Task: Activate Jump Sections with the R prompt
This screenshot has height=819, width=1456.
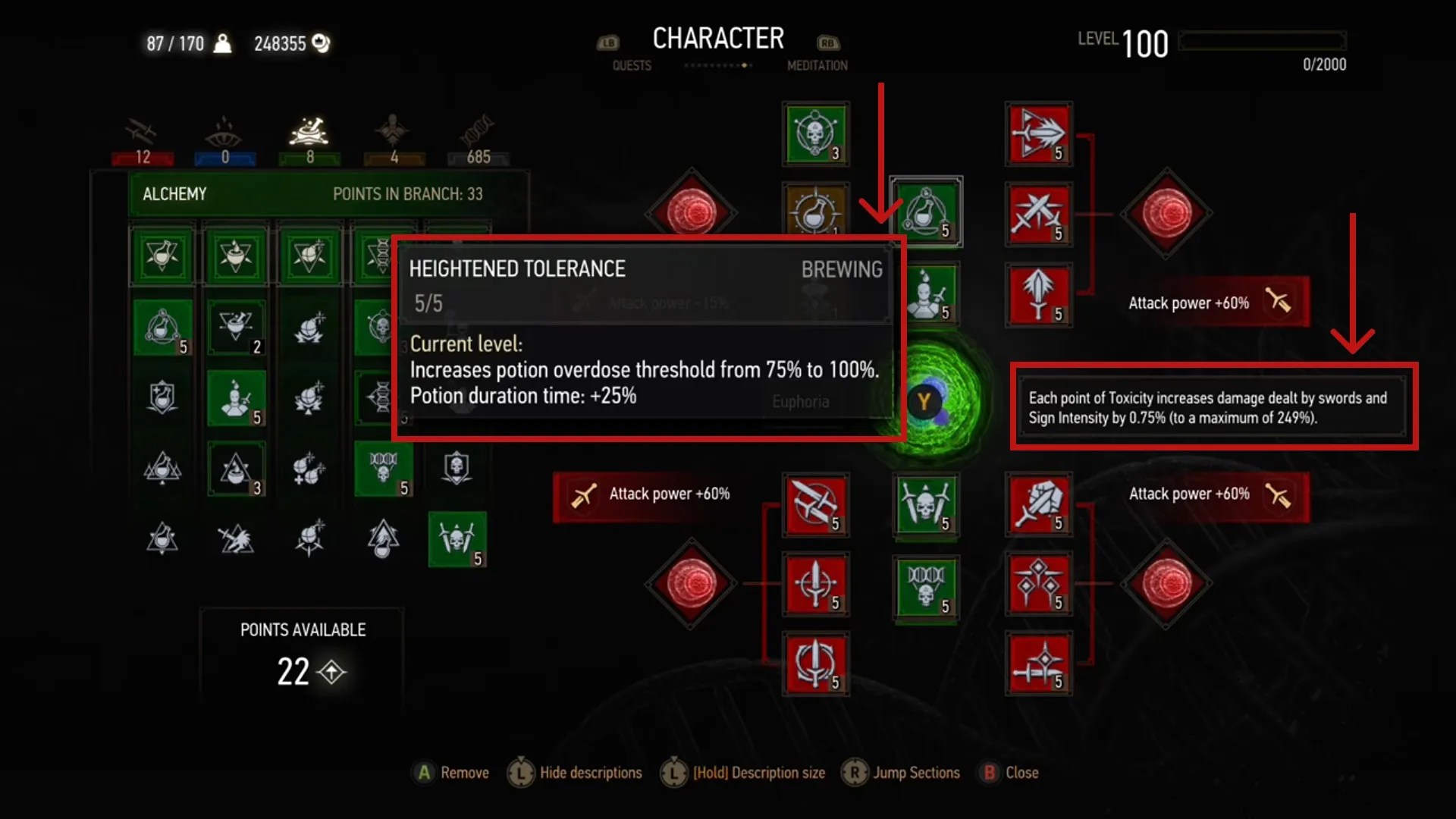Action: point(901,773)
